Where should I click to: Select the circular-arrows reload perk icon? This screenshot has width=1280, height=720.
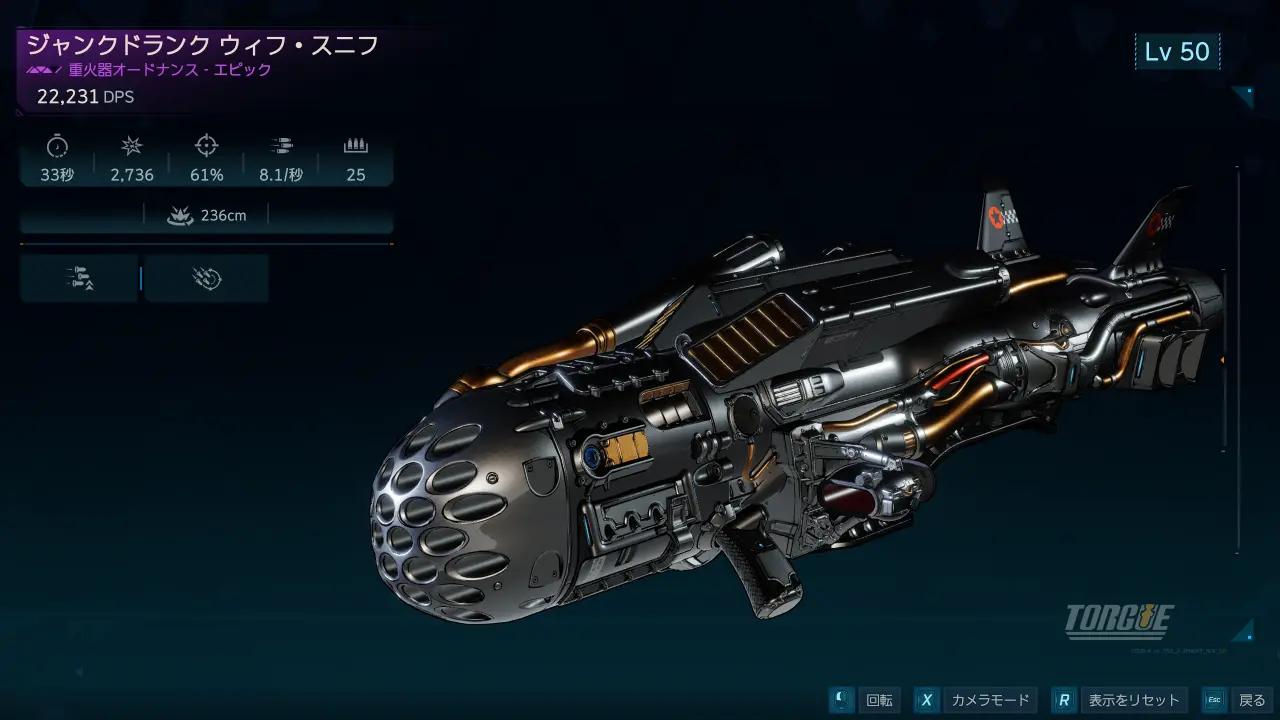coord(206,278)
